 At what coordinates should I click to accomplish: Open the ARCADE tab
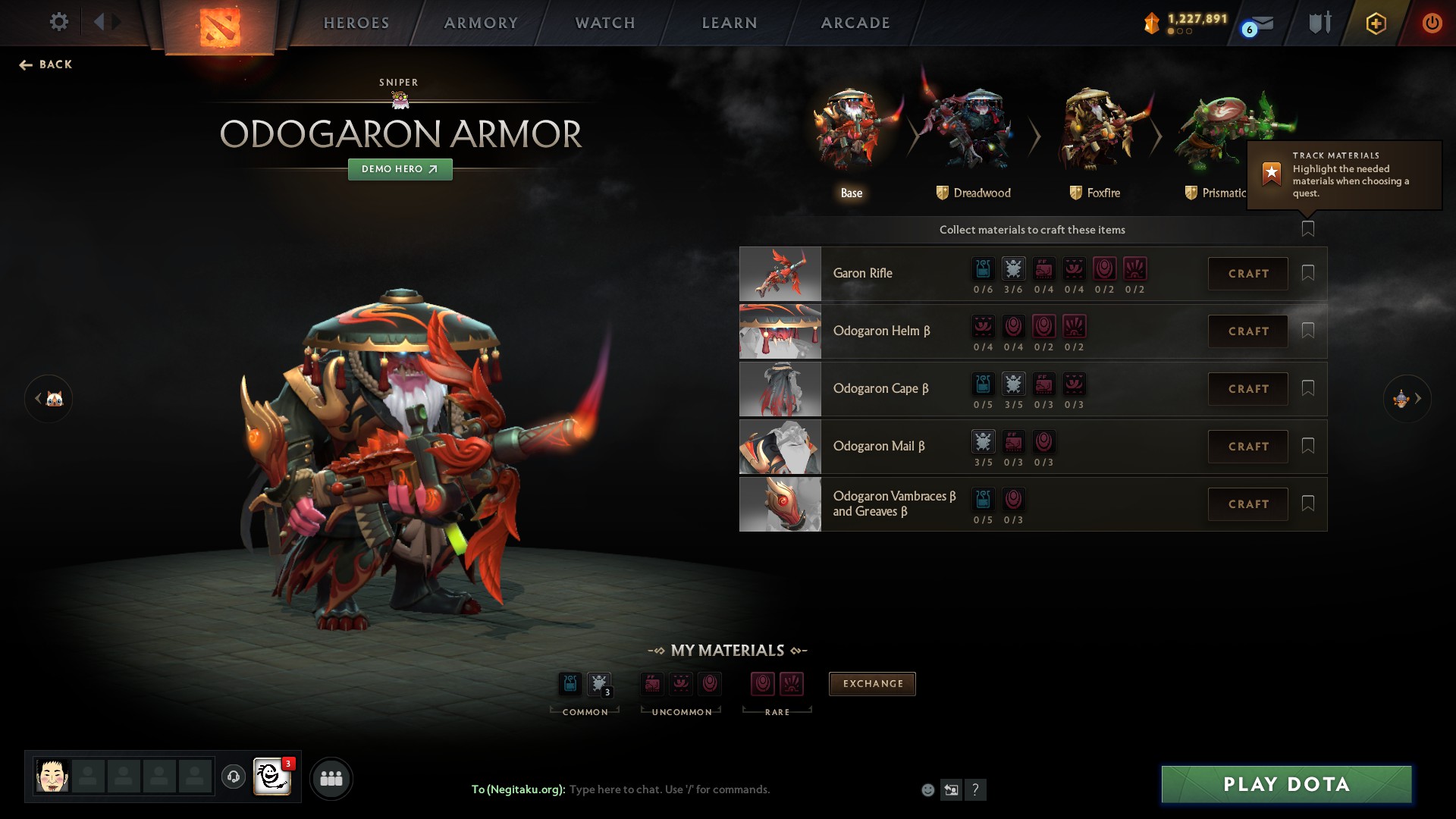855,23
